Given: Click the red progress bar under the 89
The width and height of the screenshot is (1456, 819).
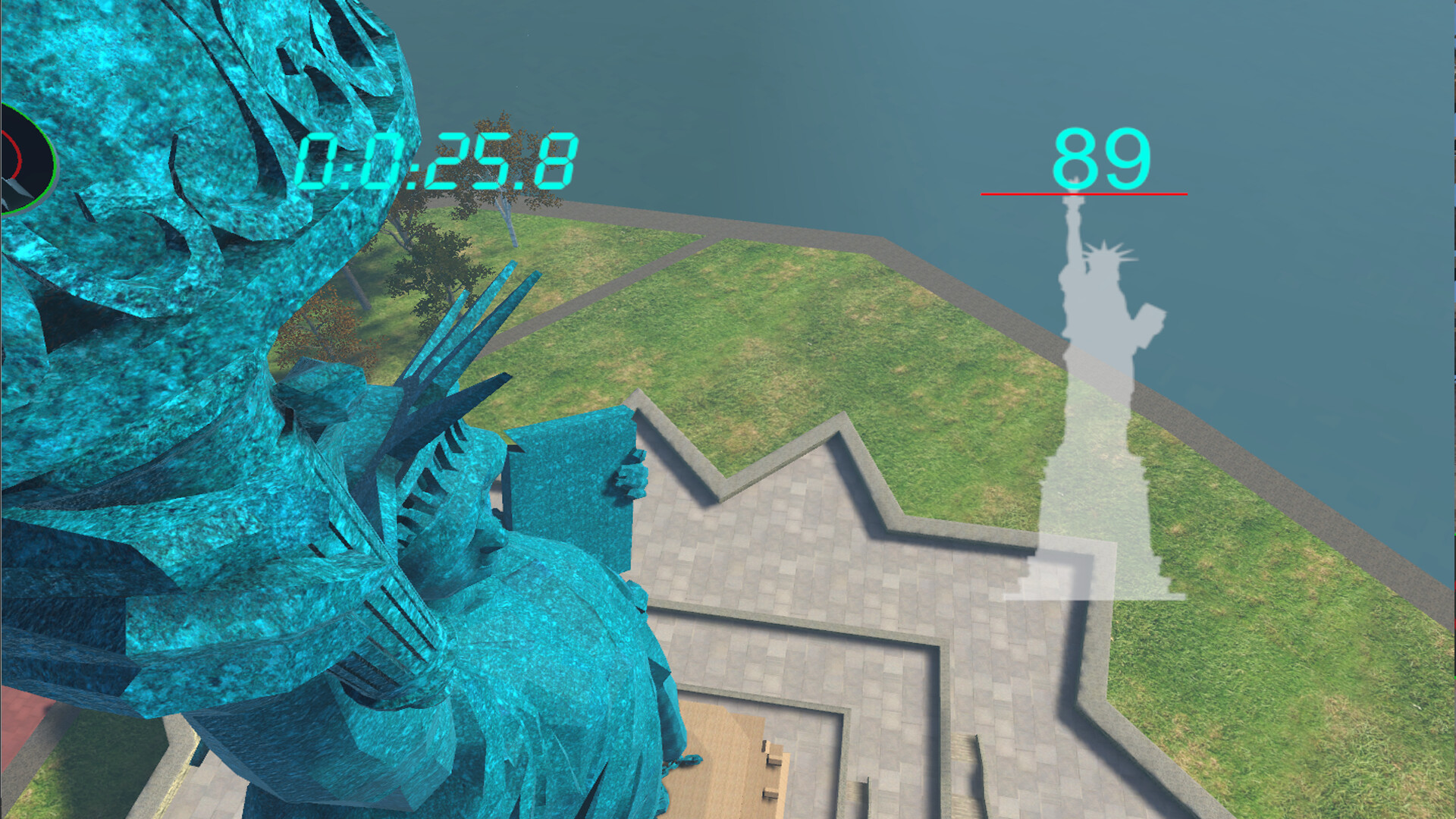Looking at the screenshot, I should (1084, 194).
